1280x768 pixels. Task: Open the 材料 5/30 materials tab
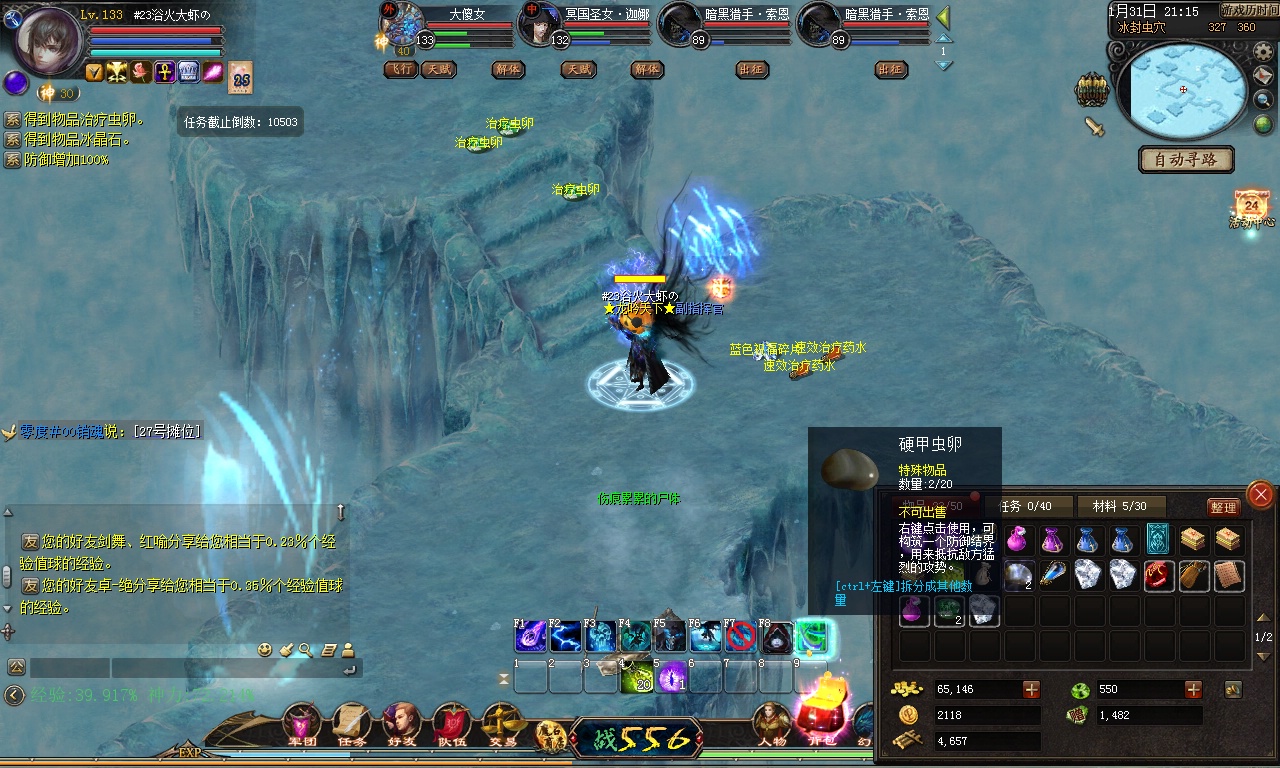pyautogui.click(x=1119, y=506)
